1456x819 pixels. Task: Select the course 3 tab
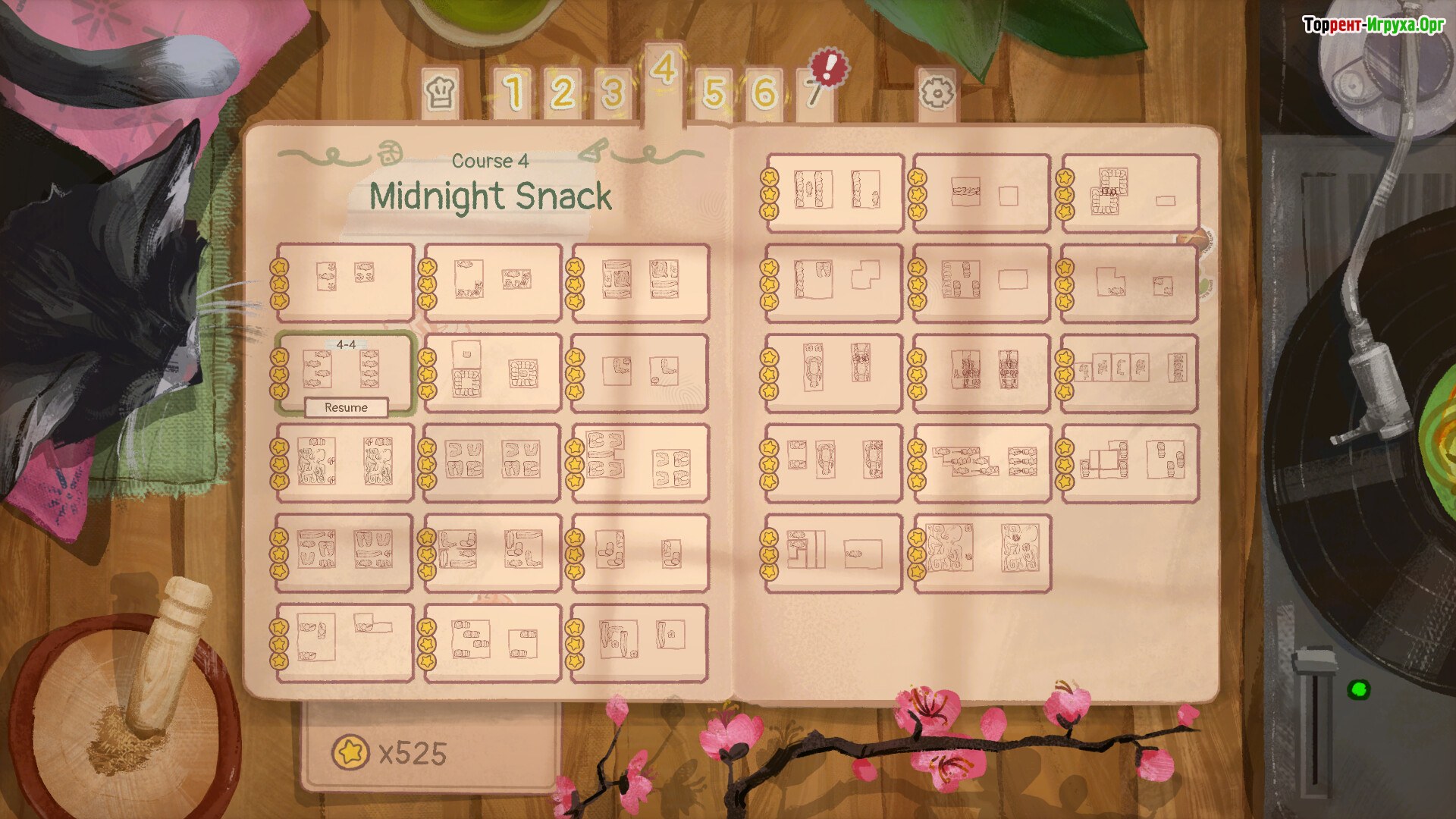click(x=612, y=93)
